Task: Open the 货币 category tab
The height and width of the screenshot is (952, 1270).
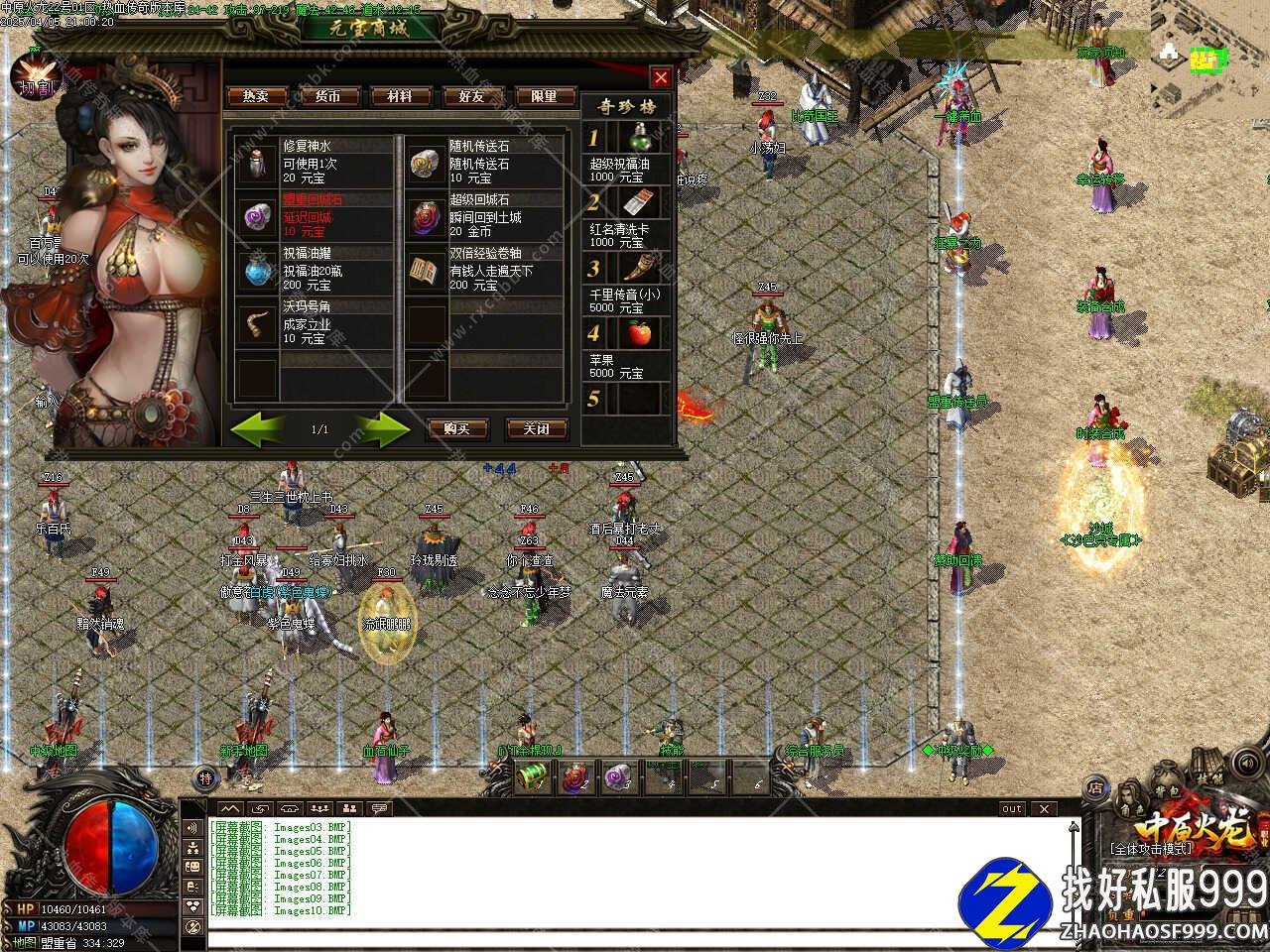Action: click(327, 96)
